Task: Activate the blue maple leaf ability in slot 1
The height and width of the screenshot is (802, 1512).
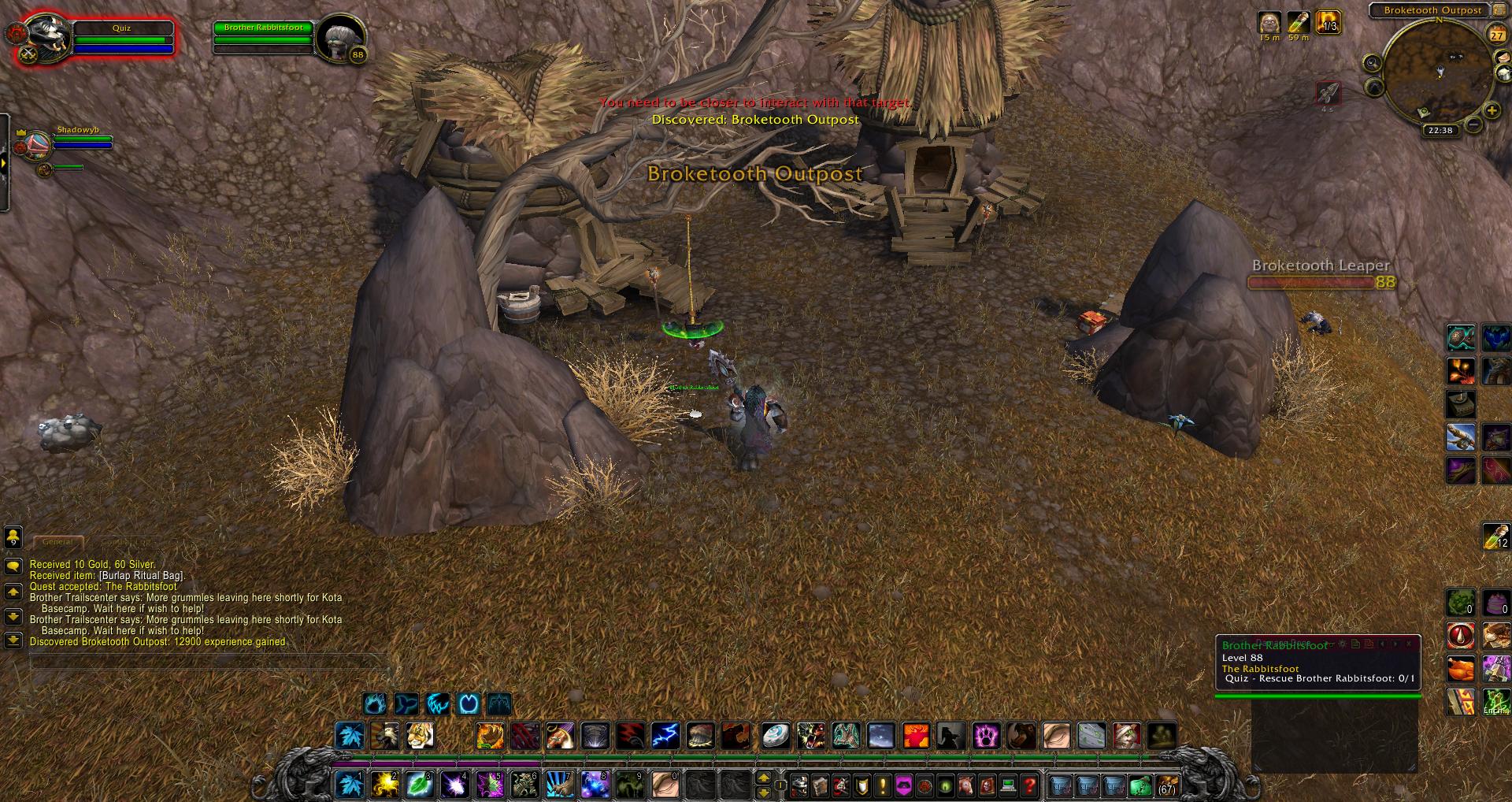Action: point(350,784)
